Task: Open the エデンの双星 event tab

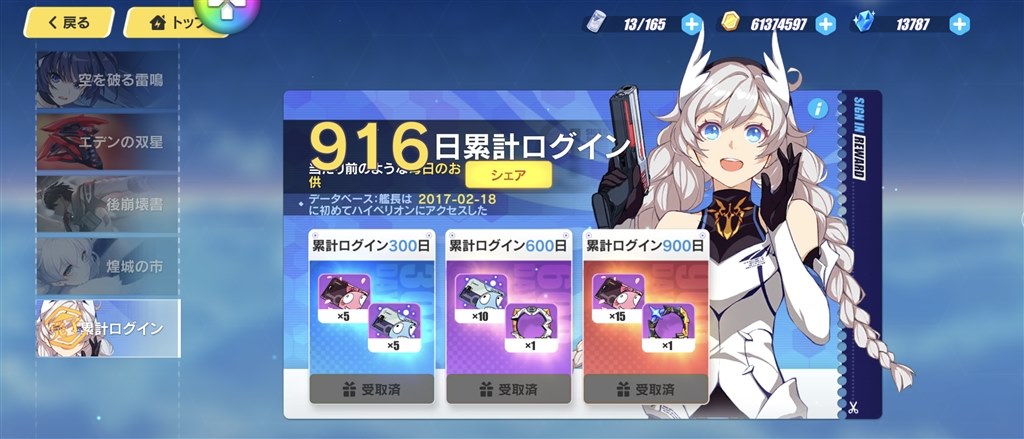Action: pyautogui.click(x=108, y=142)
